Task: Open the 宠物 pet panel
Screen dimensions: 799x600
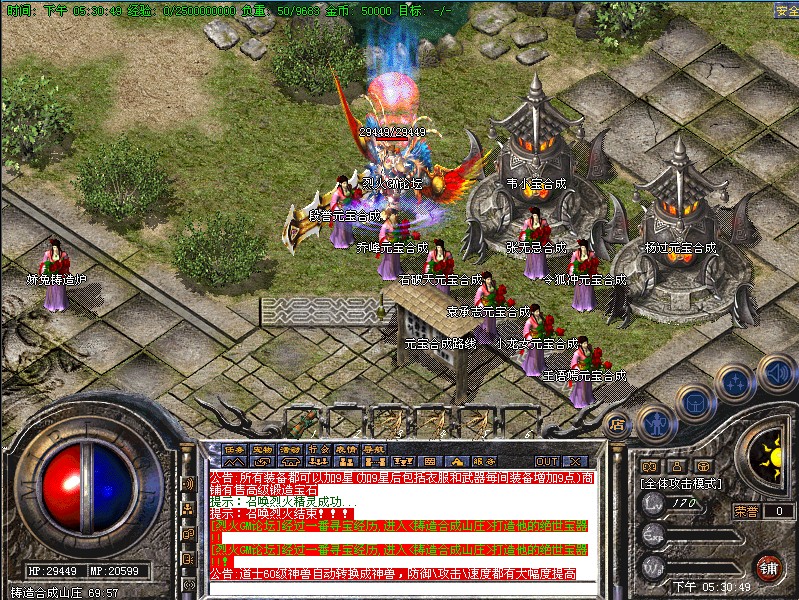Action: [x=262, y=449]
